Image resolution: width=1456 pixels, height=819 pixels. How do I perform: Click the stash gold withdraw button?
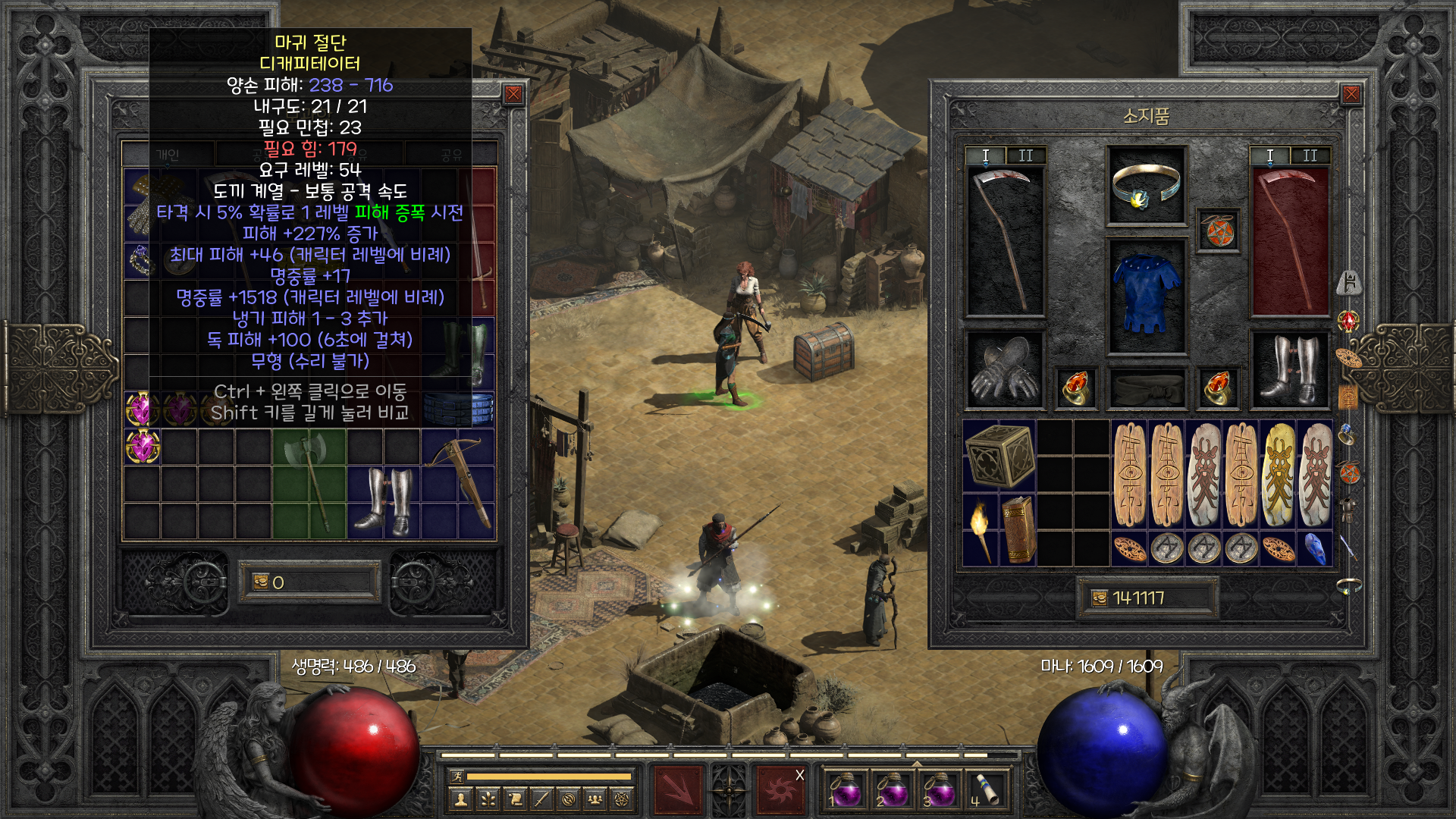261,582
